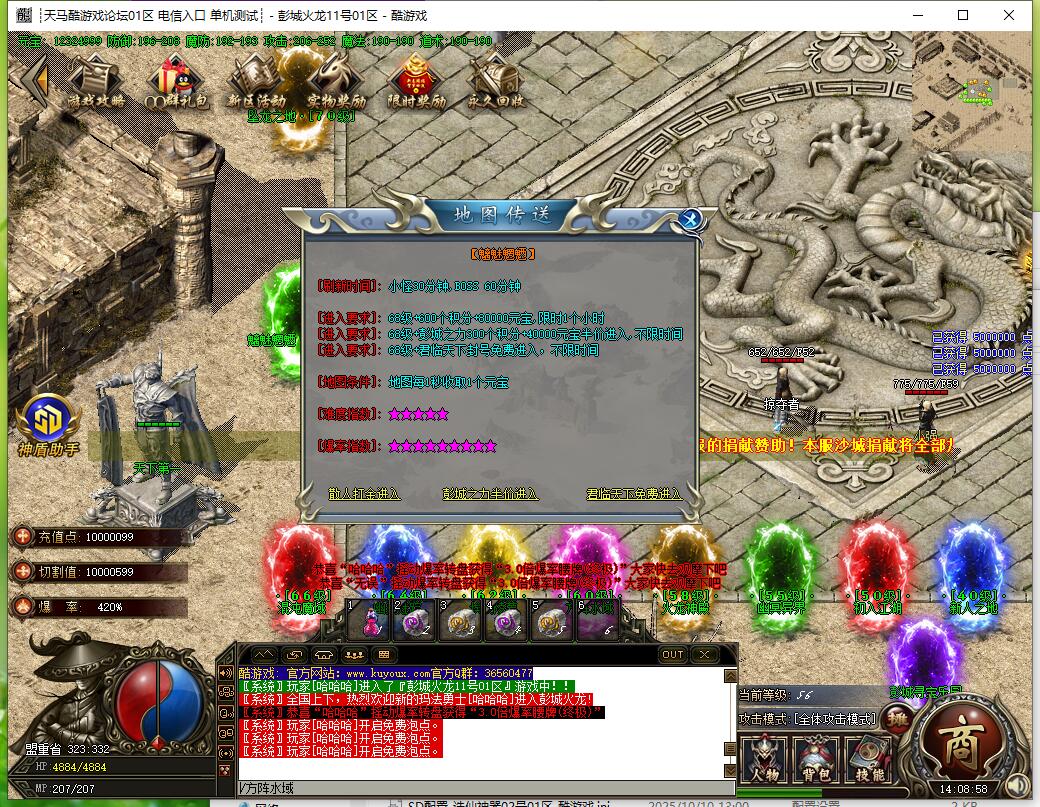The image size is (1040, 807).
Task: Open the 背包 backpack
Action: (x=817, y=760)
